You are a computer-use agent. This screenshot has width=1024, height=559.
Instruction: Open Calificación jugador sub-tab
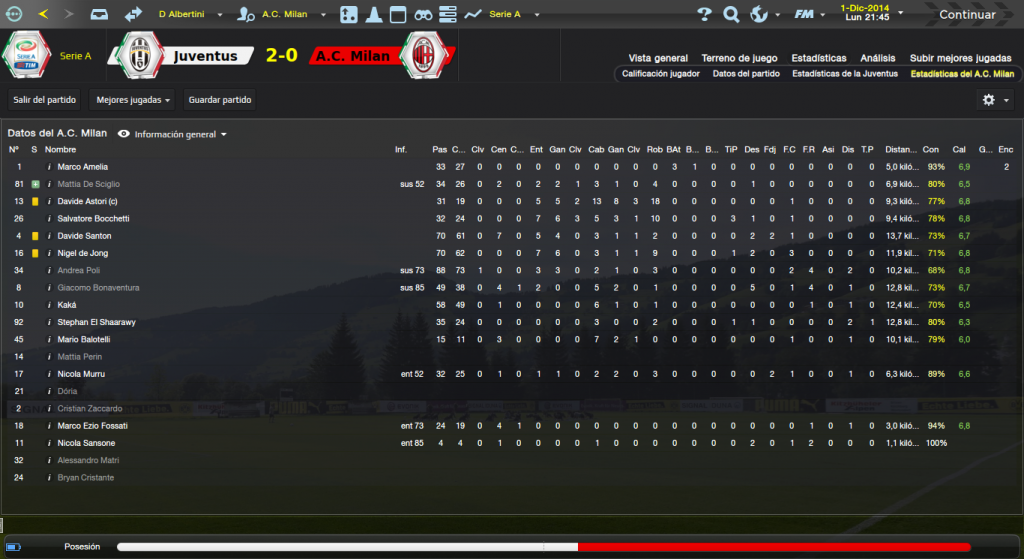click(661, 74)
